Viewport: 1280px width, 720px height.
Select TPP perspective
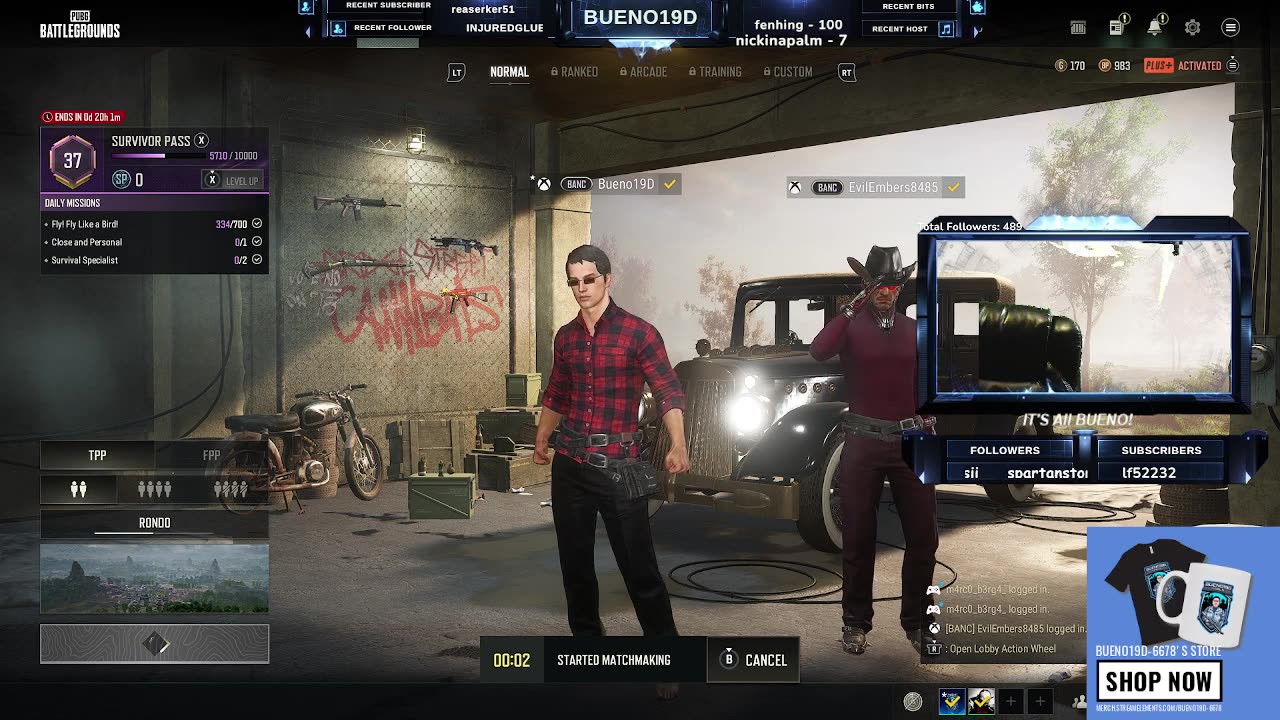(97, 455)
